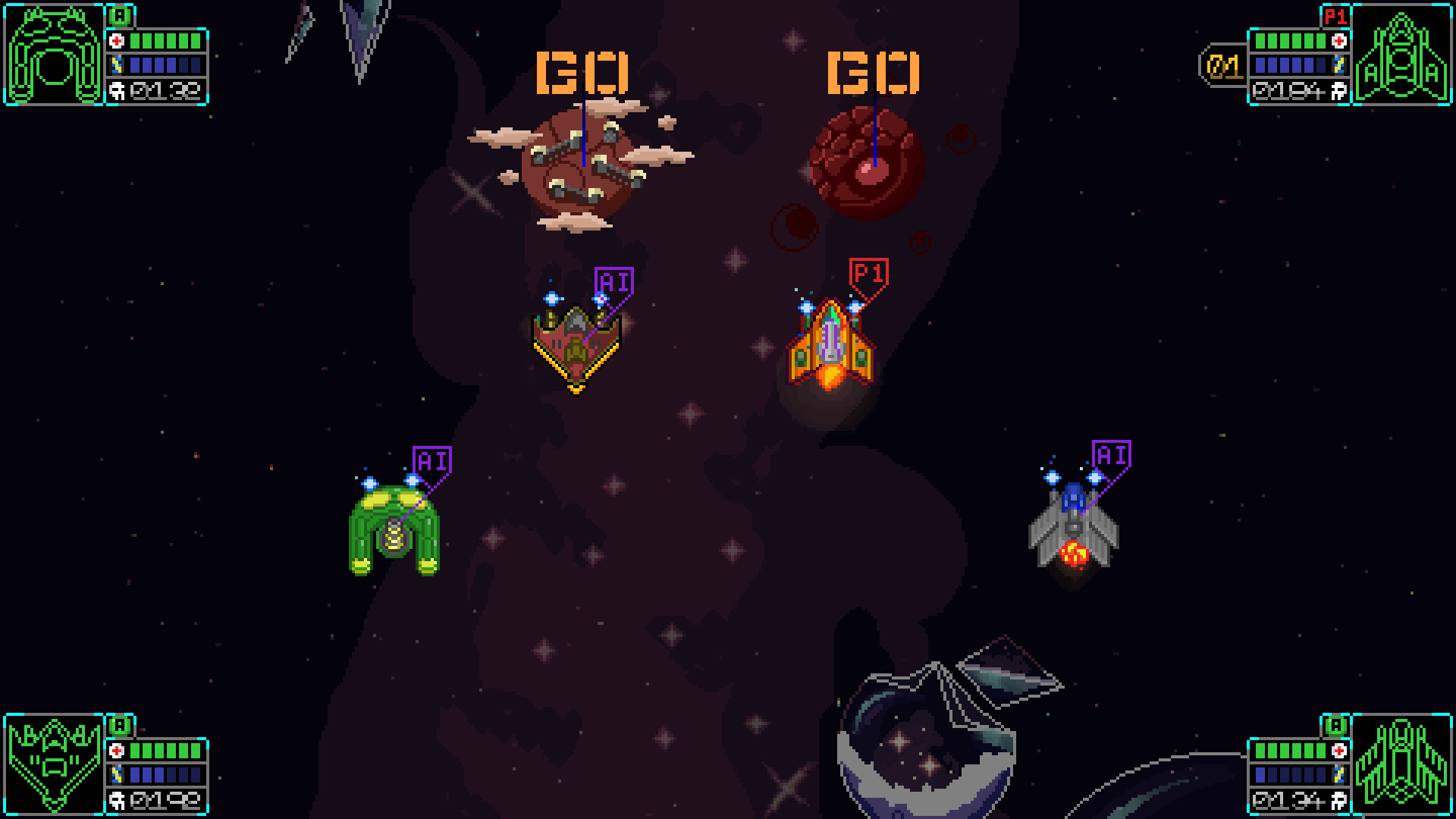Click the score 0192 in the bottom-left HUD
The image size is (1456, 819).
click(166, 802)
